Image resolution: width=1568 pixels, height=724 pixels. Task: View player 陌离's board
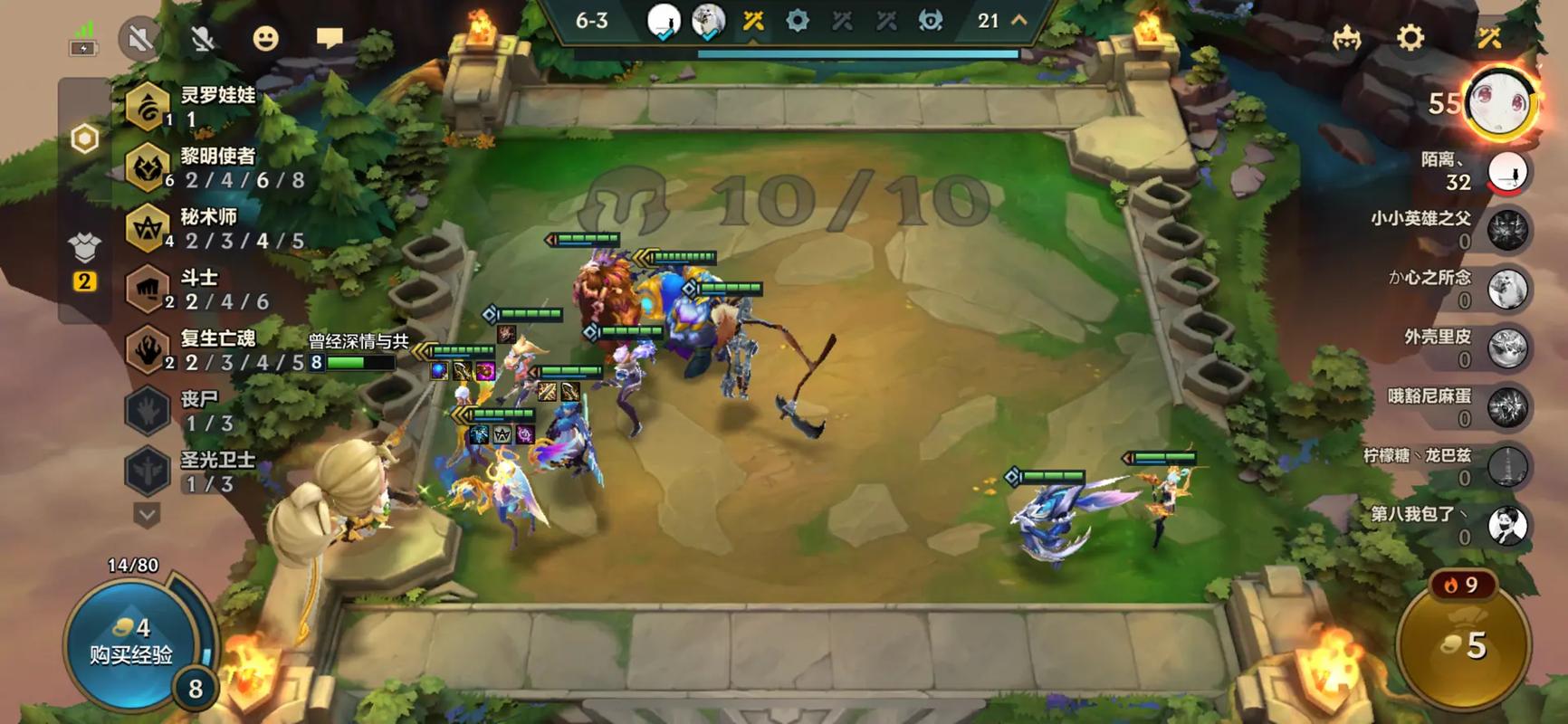pyautogui.click(x=1507, y=171)
